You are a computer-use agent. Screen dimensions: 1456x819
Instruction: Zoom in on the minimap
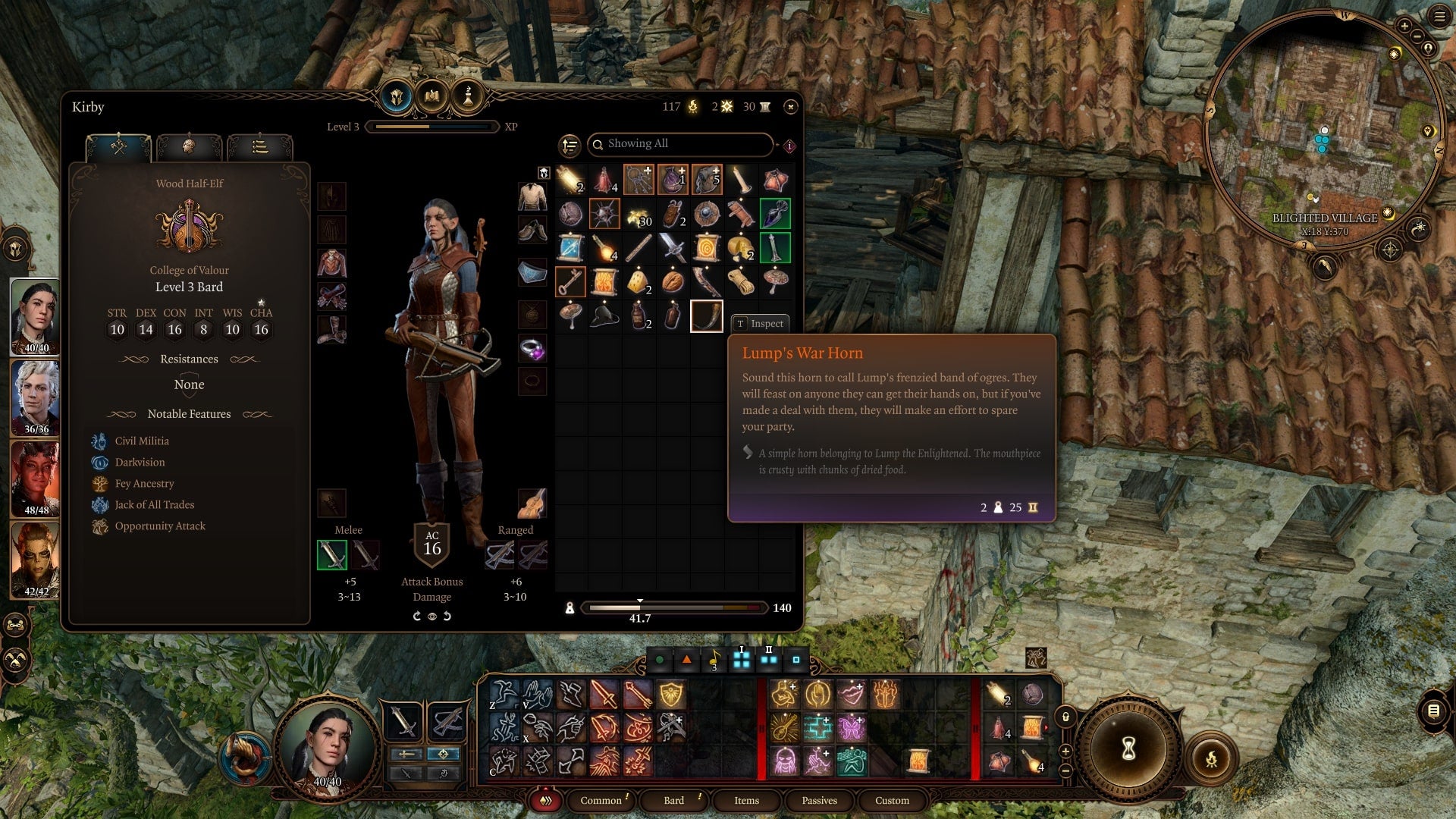[x=1404, y=26]
